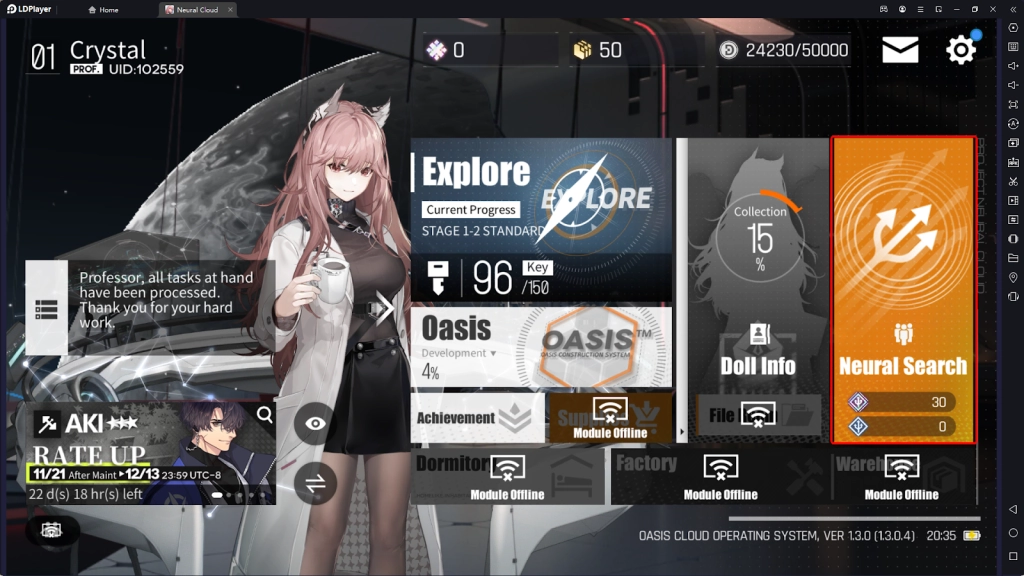Open the File module tile
Viewport: 1024px width, 576px height.
pyautogui.click(x=757, y=415)
